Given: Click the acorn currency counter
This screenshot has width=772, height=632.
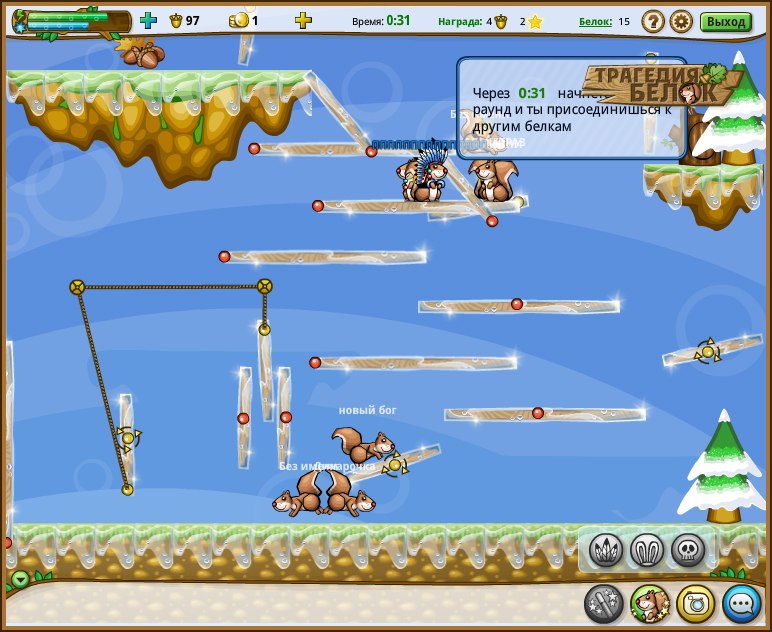Looking at the screenshot, I should (184, 20).
